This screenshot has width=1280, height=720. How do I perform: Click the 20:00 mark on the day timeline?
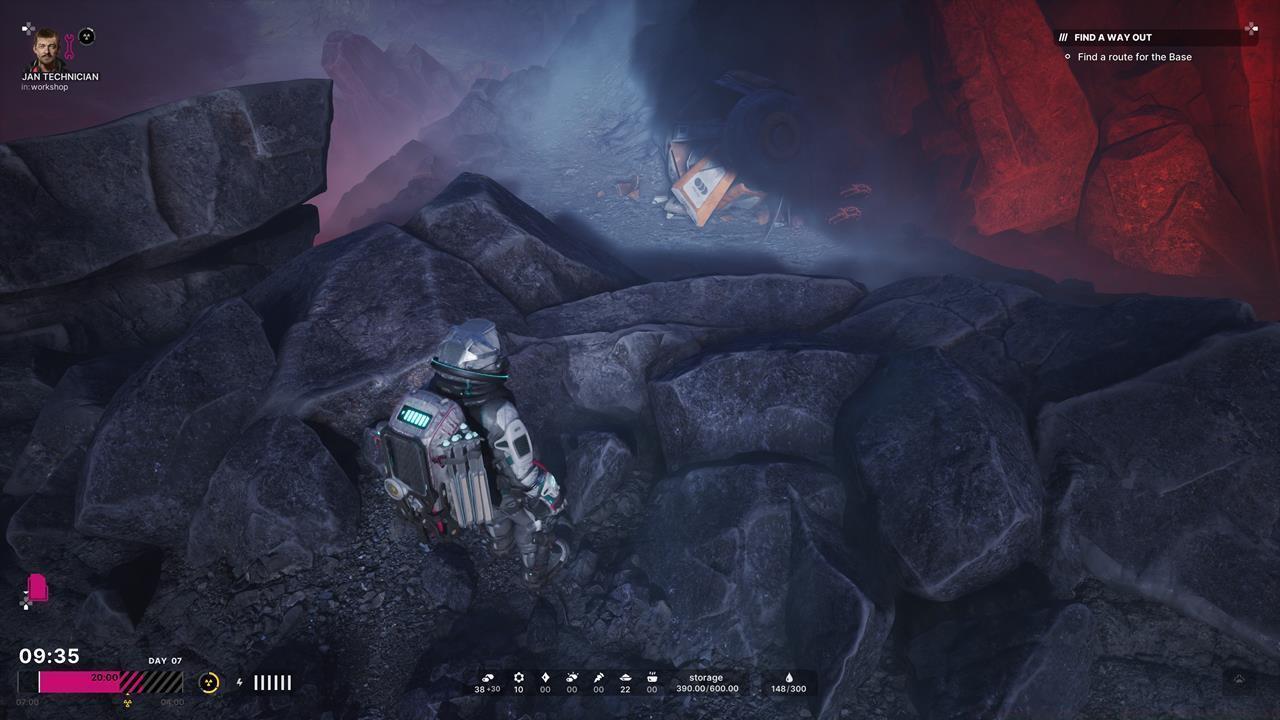tap(104, 677)
